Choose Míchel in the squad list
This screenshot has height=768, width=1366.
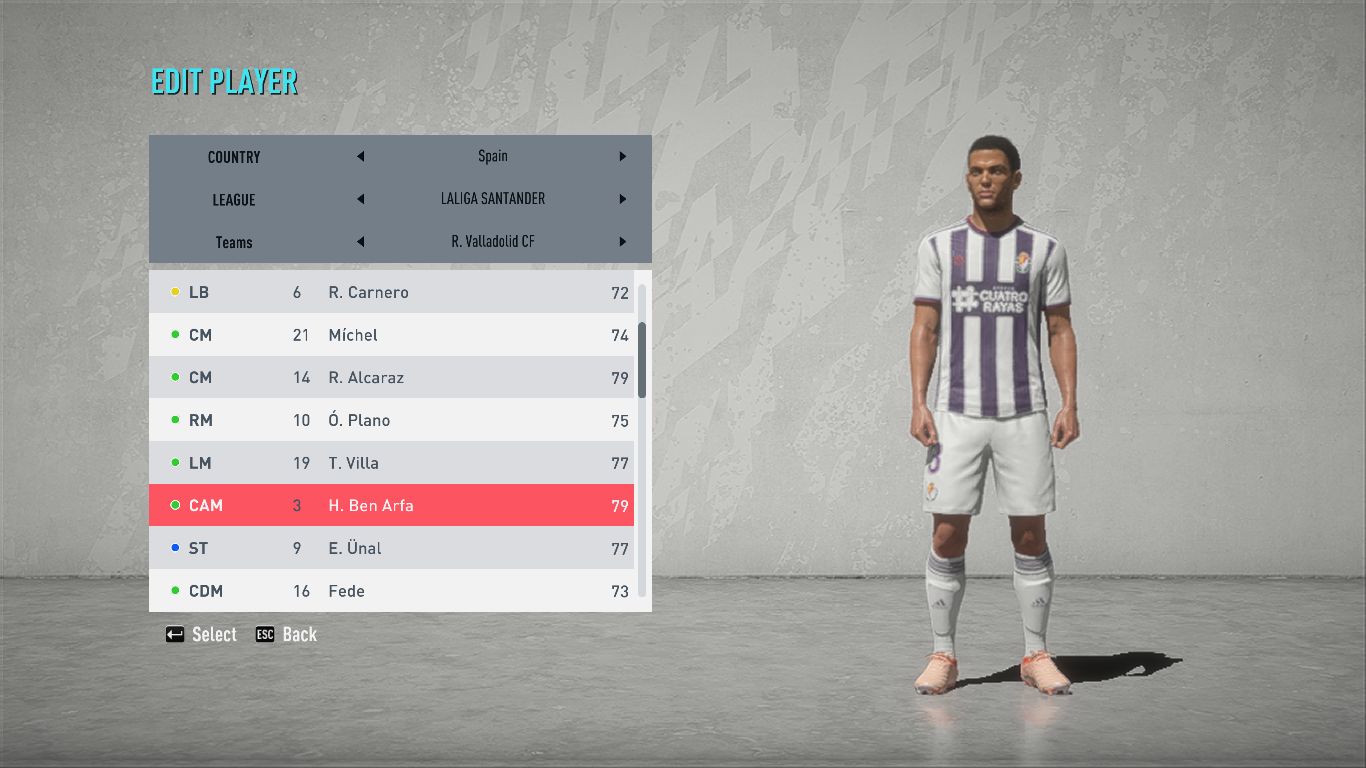[x=390, y=335]
